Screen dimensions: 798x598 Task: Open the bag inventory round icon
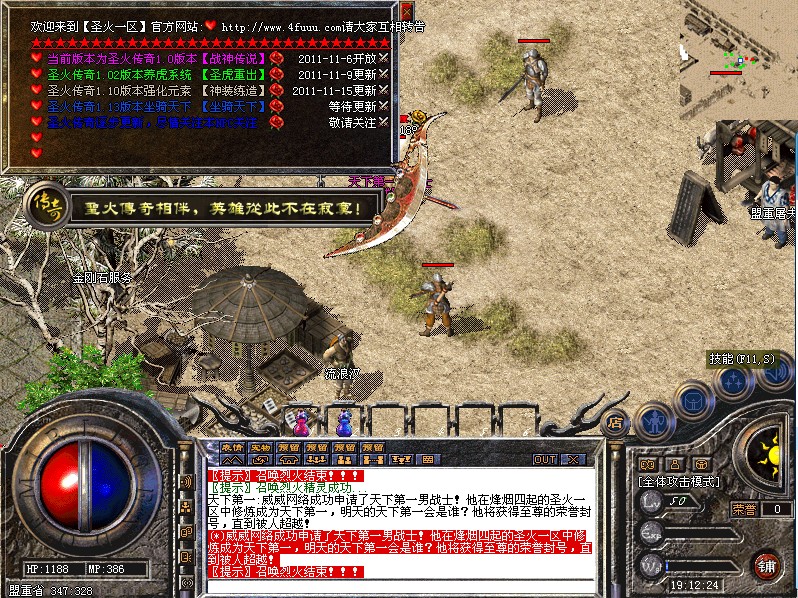point(691,400)
